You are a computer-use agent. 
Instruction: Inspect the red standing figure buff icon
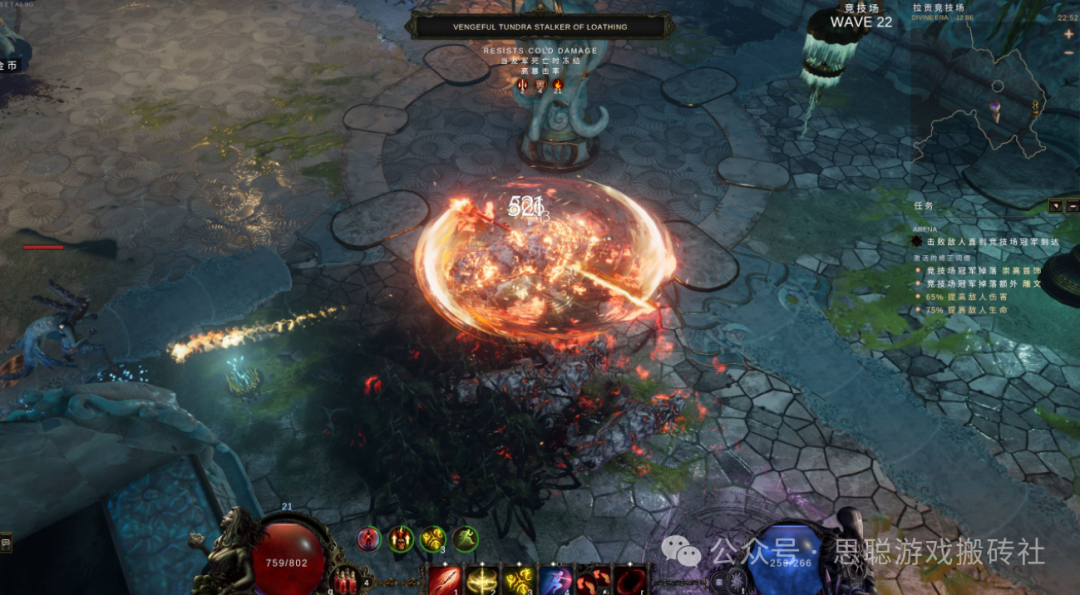tap(370, 539)
